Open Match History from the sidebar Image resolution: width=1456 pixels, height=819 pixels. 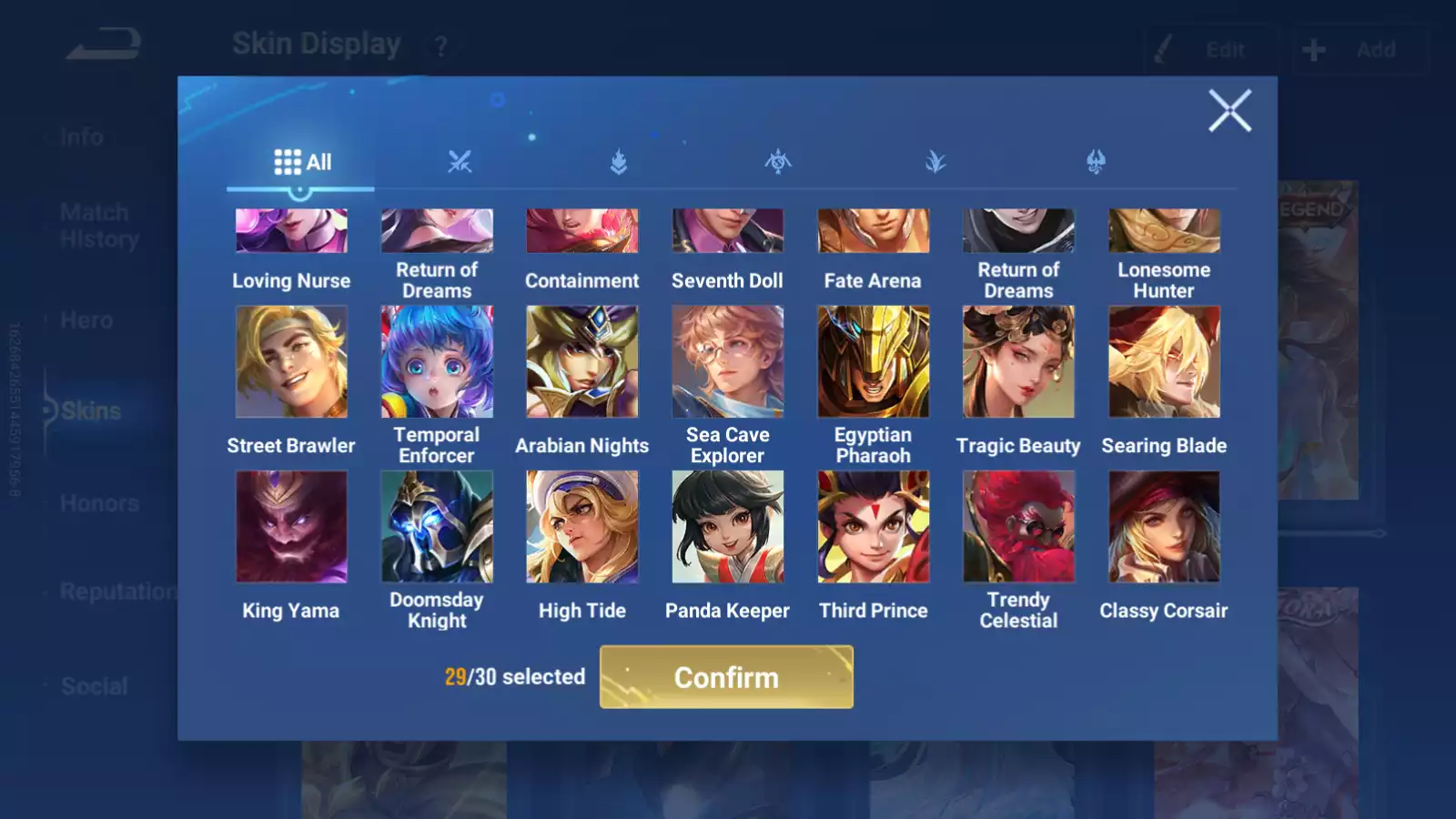click(x=95, y=225)
